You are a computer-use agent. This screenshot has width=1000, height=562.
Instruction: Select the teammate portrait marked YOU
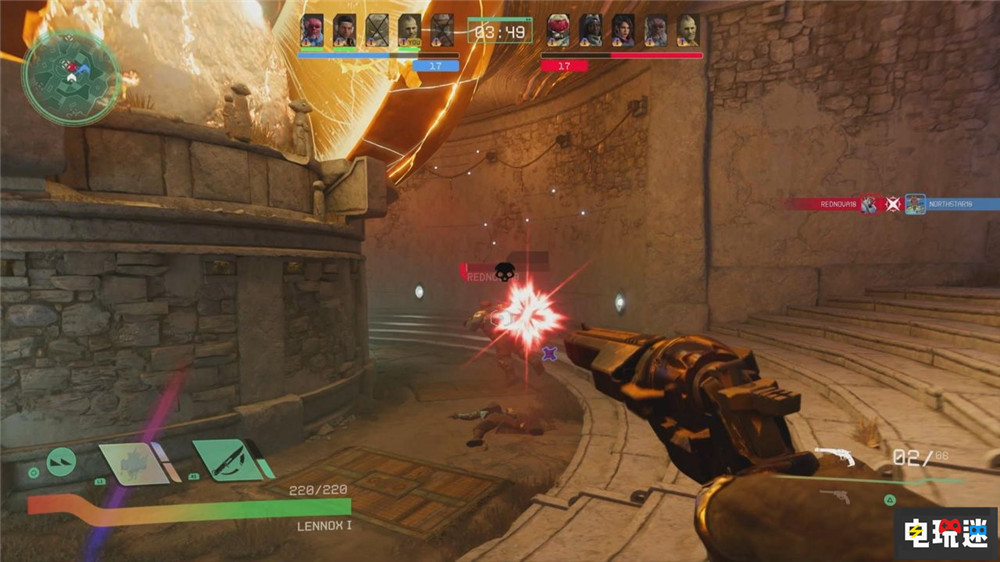(409, 30)
